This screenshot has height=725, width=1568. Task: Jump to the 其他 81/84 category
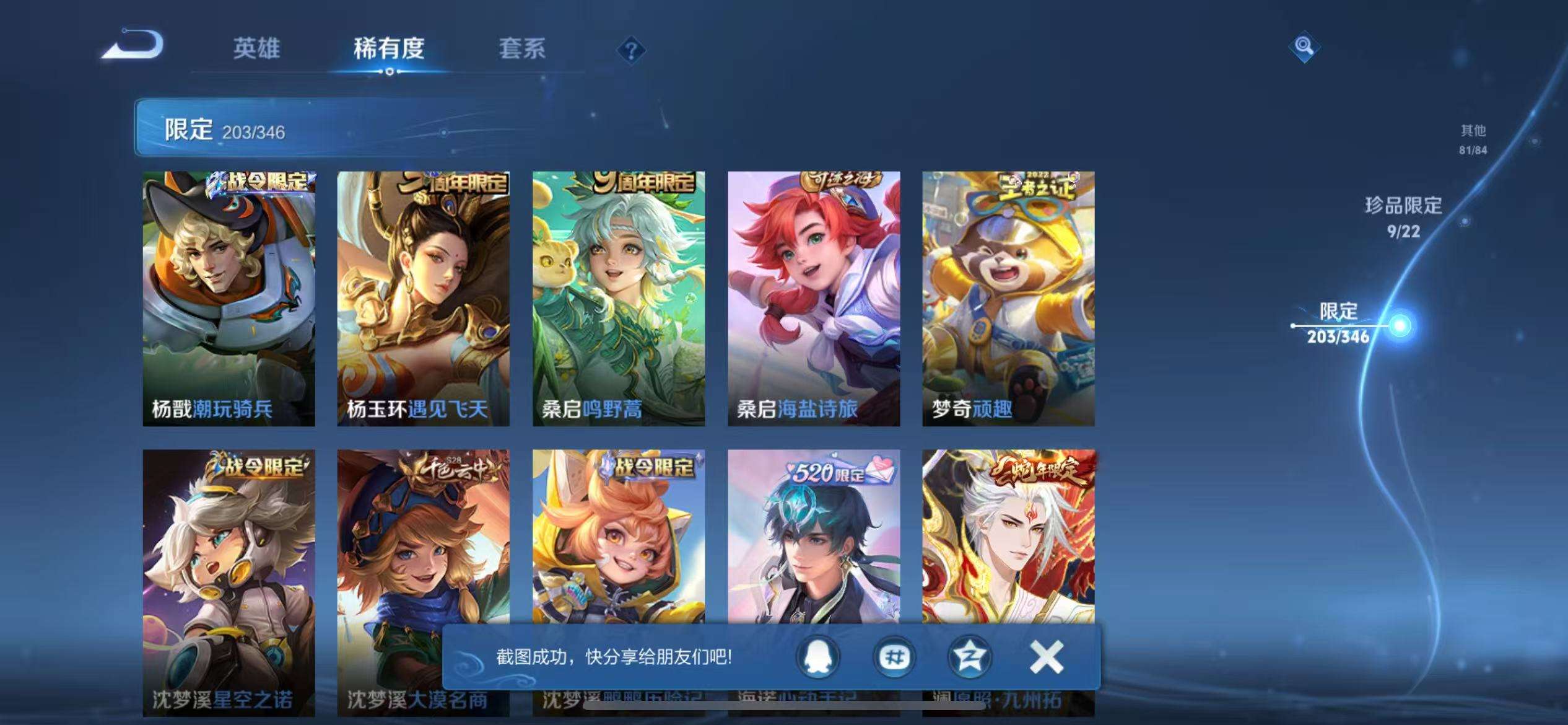click(x=1473, y=138)
